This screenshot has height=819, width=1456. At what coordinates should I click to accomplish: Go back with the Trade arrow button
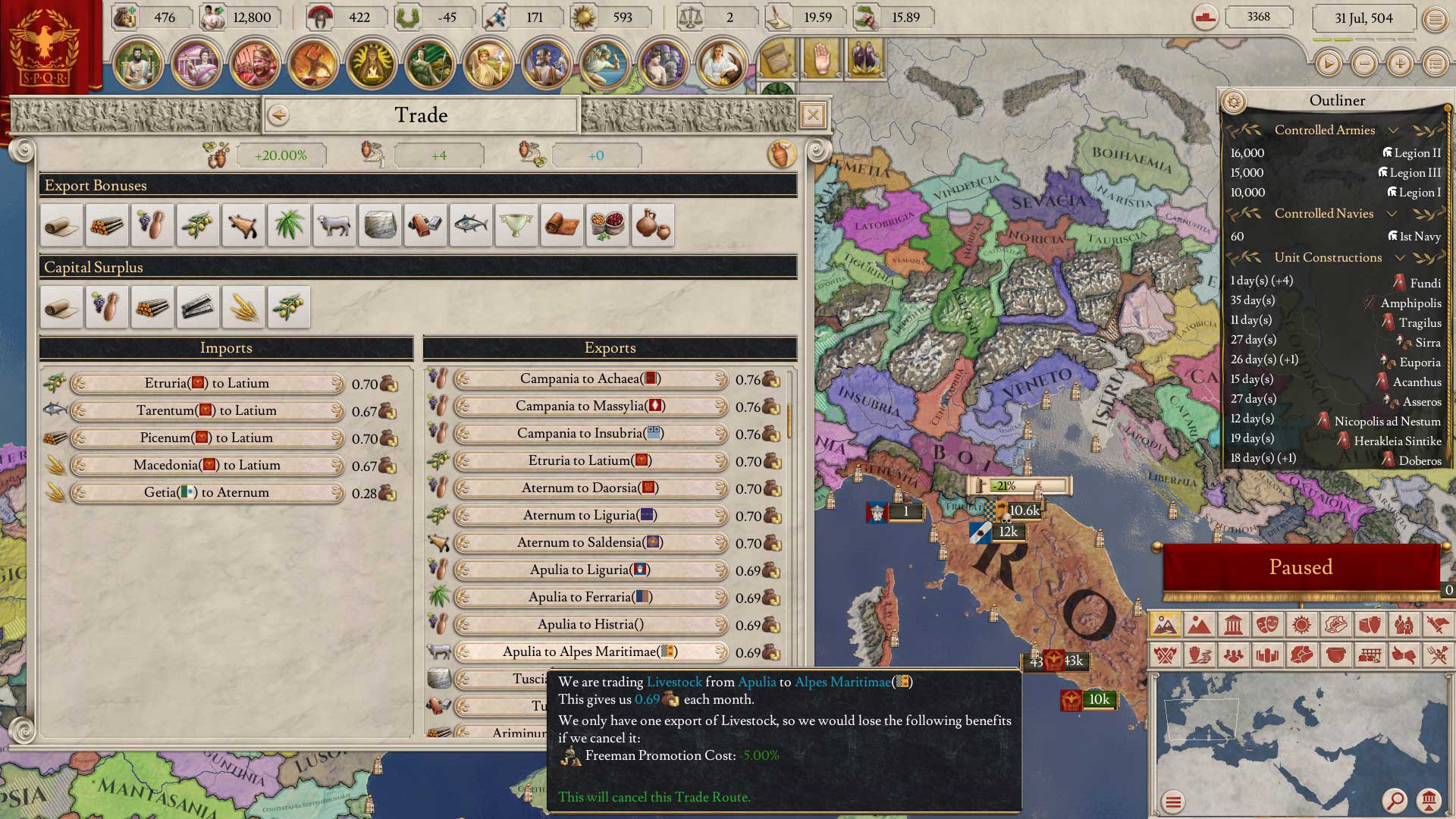[x=278, y=115]
